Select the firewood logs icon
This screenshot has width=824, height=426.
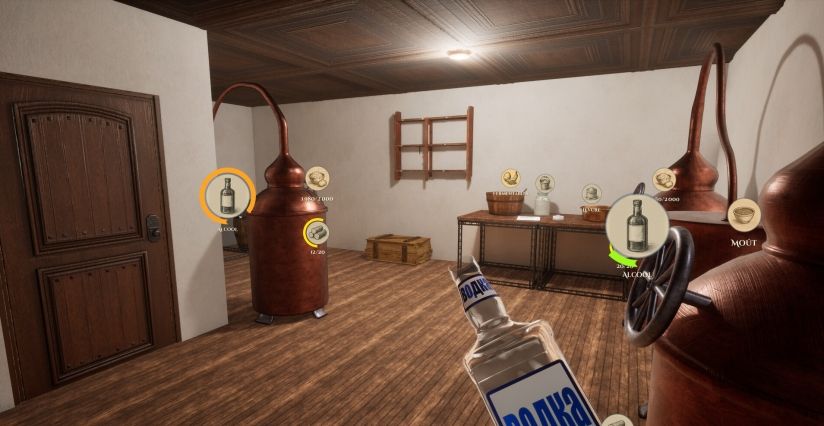(317, 233)
